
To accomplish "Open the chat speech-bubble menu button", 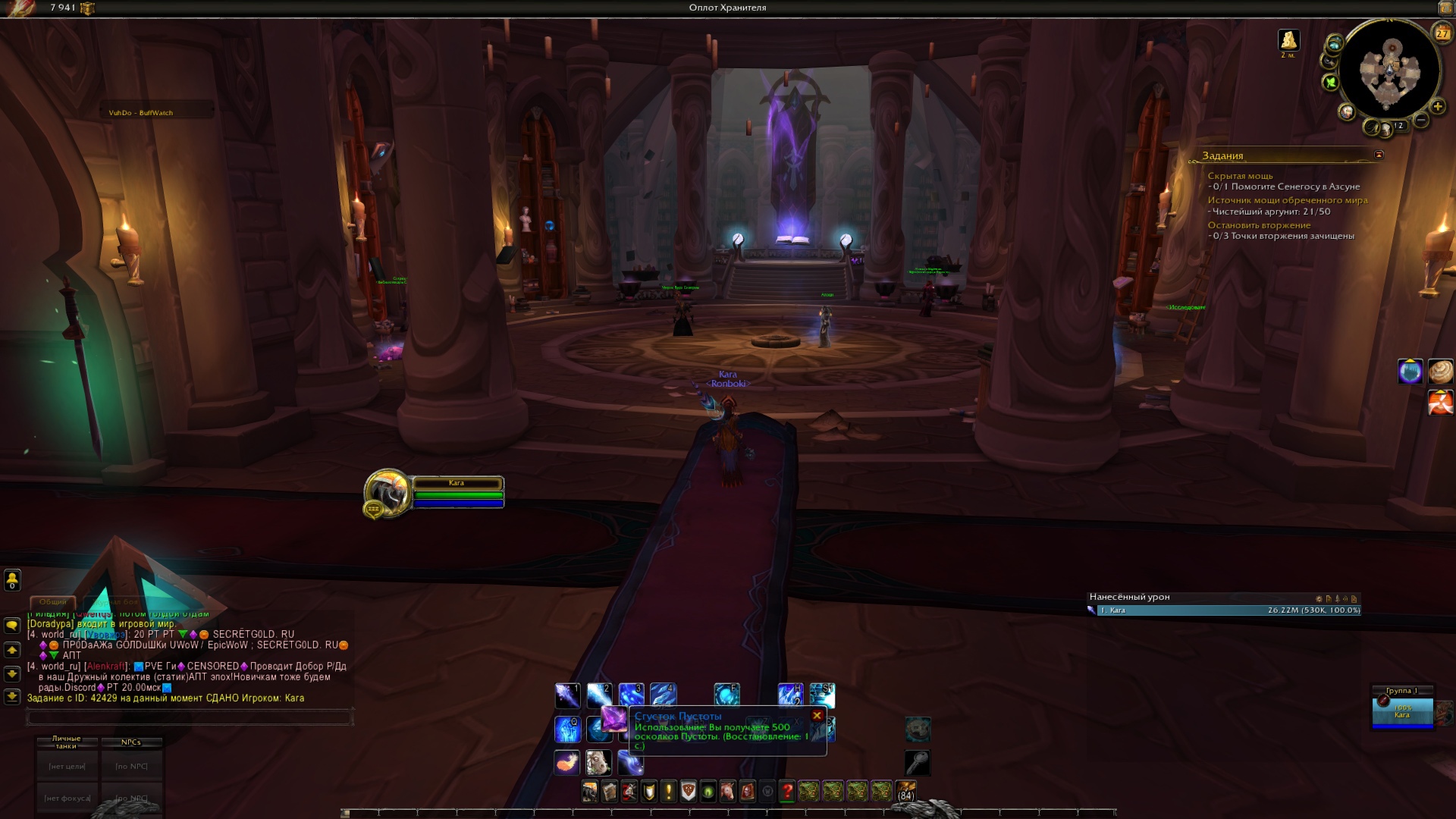I will point(12,626).
